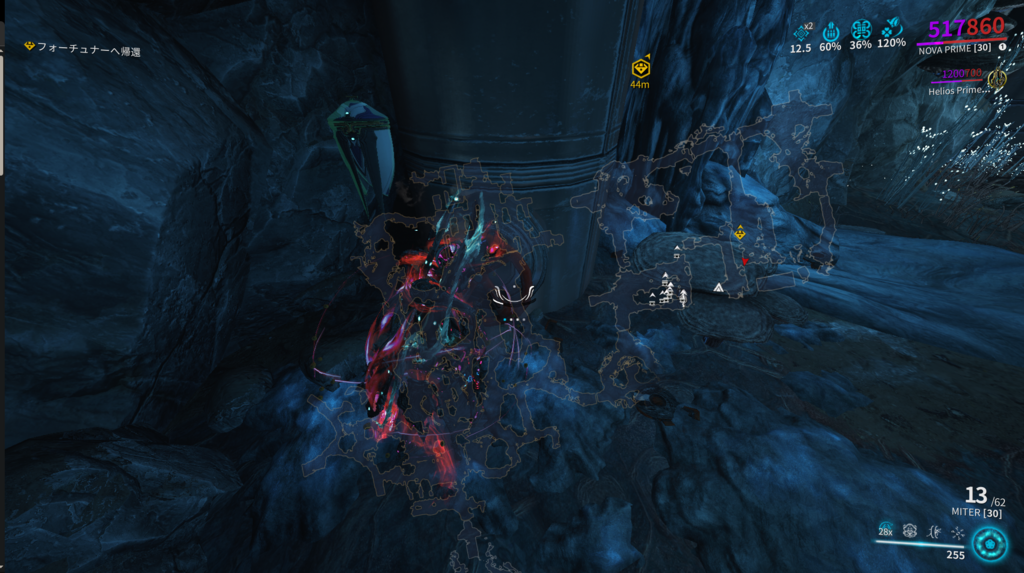The width and height of the screenshot is (1024, 573).
Task: Click the 120% clover buff icon
Action: coord(891,31)
